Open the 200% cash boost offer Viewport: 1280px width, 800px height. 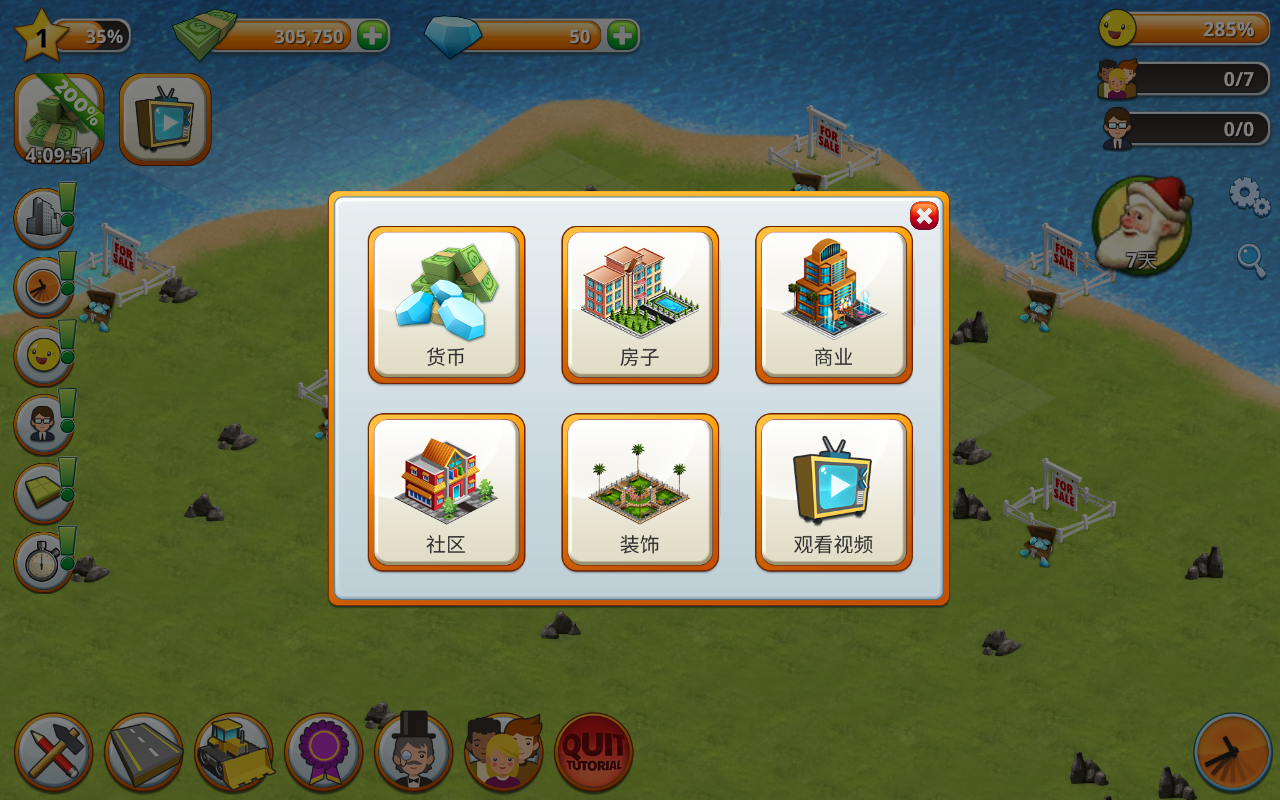pyautogui.click(x=59, y=119)
